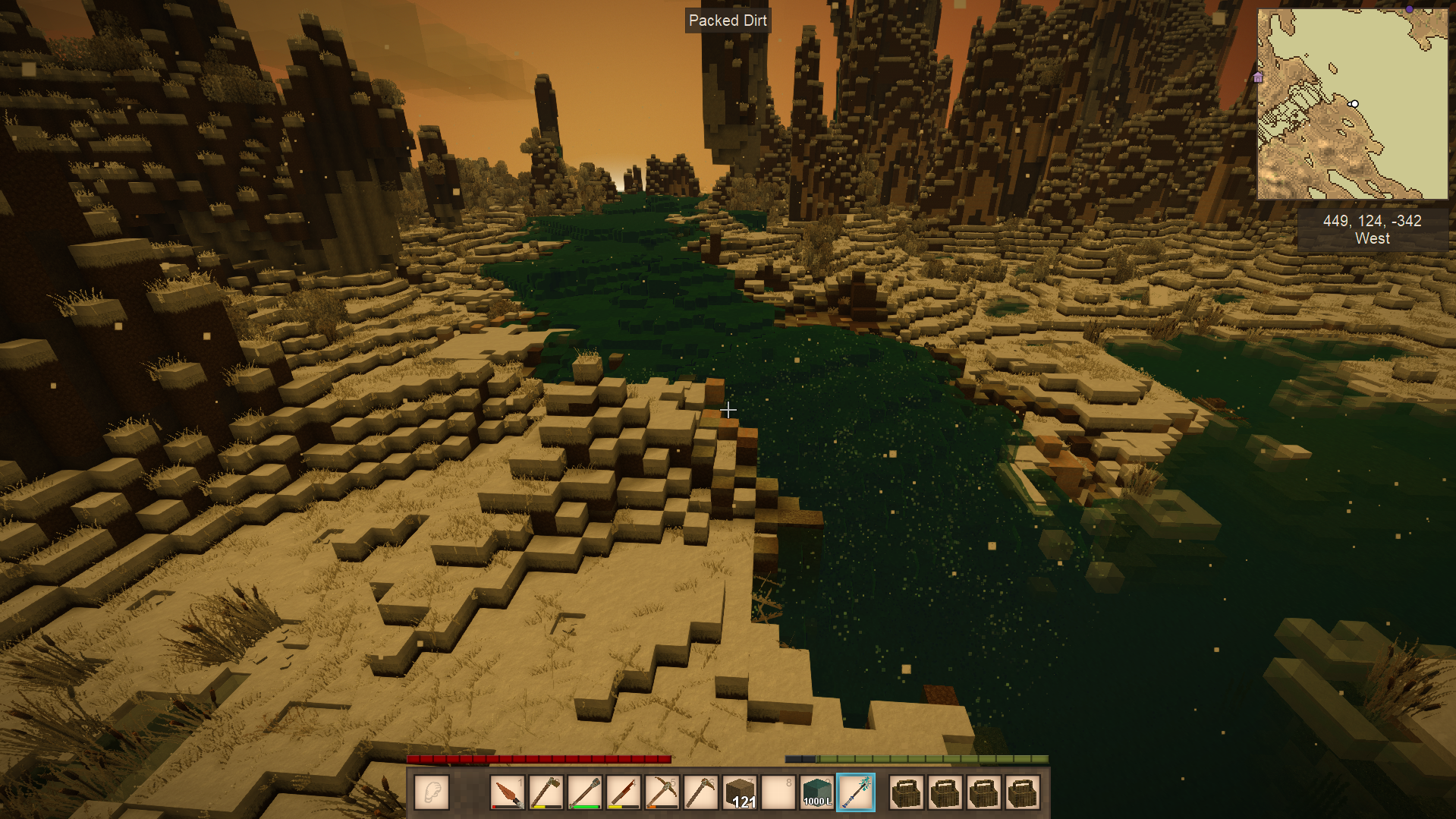Viewport: 1456px width, 819px height.
Task: Click the white player marker on minimap
Action: pyautogui.click(x=1354, y=104)
